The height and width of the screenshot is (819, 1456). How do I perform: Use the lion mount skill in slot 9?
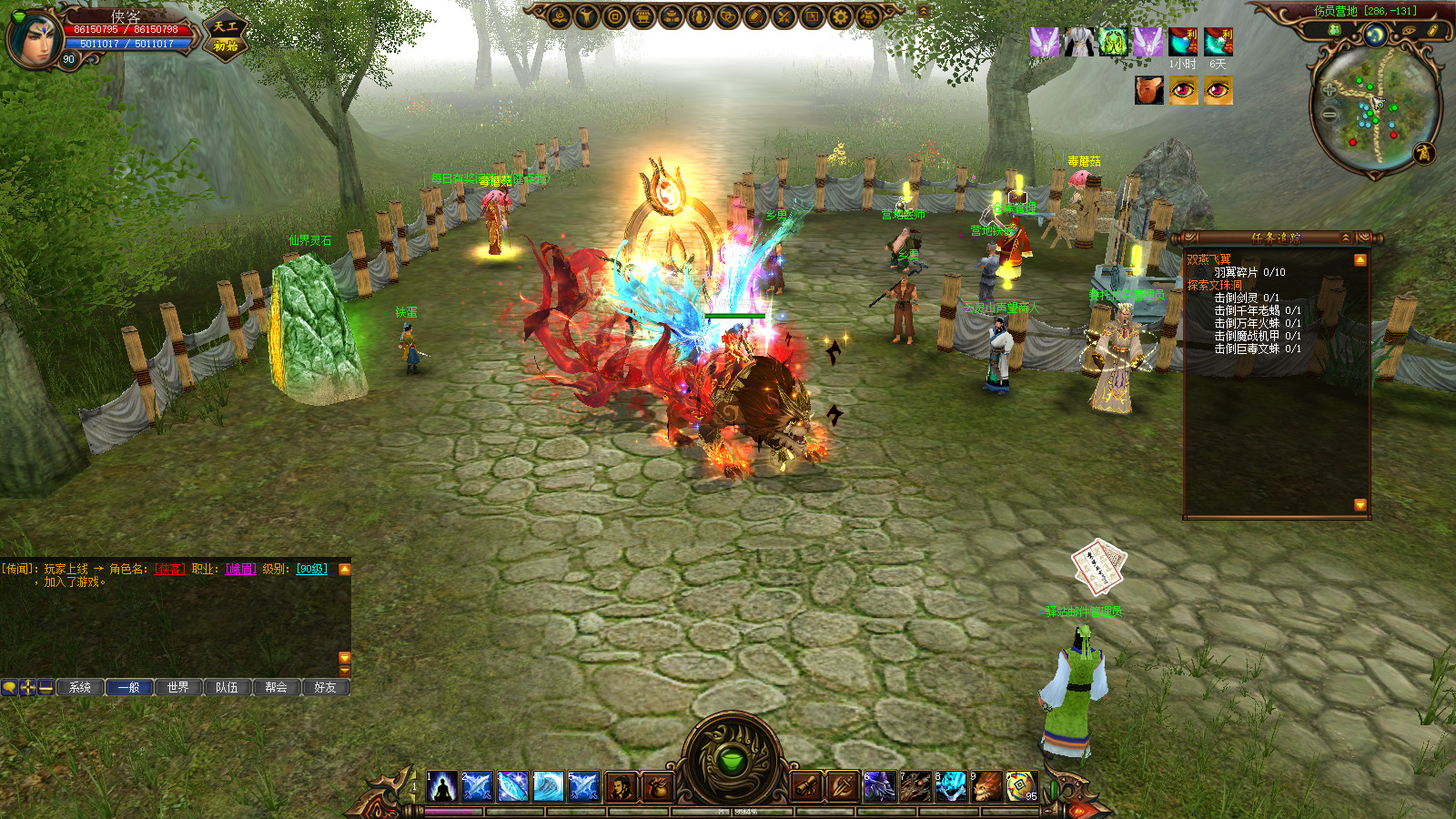click(x=986, y=786)
